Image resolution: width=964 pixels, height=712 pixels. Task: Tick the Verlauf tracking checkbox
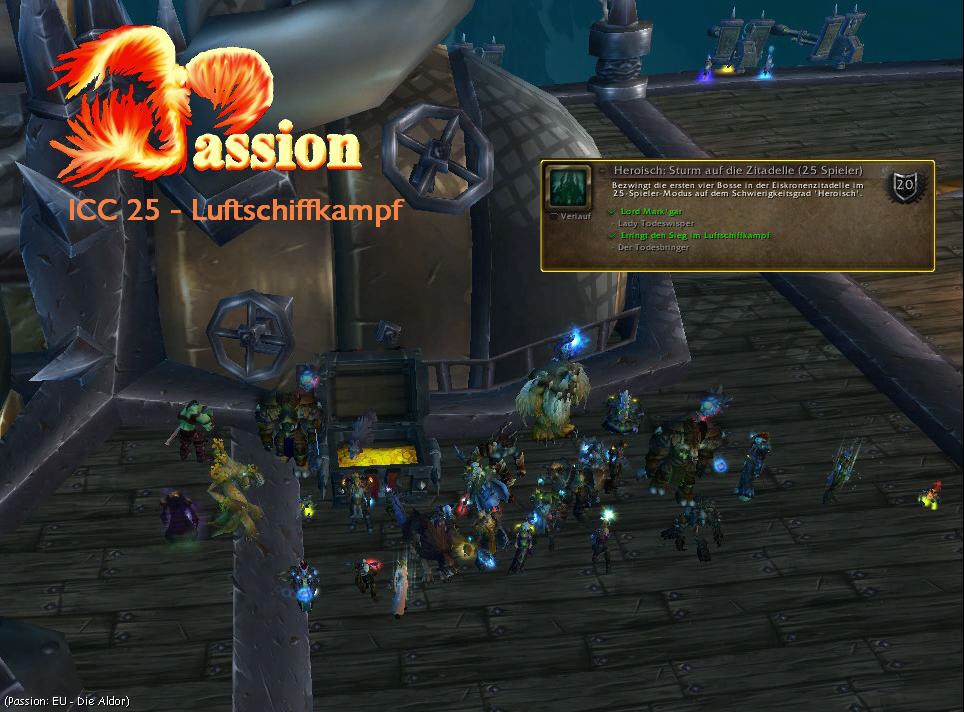(554, 215)
